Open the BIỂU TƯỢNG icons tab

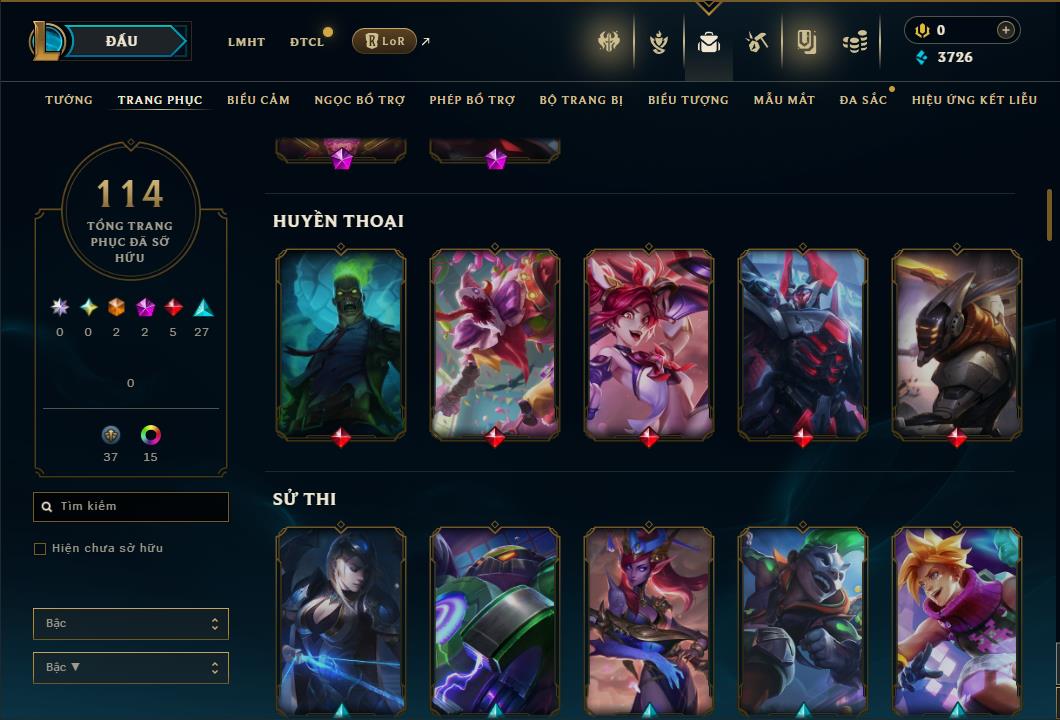tap(688, 100)
